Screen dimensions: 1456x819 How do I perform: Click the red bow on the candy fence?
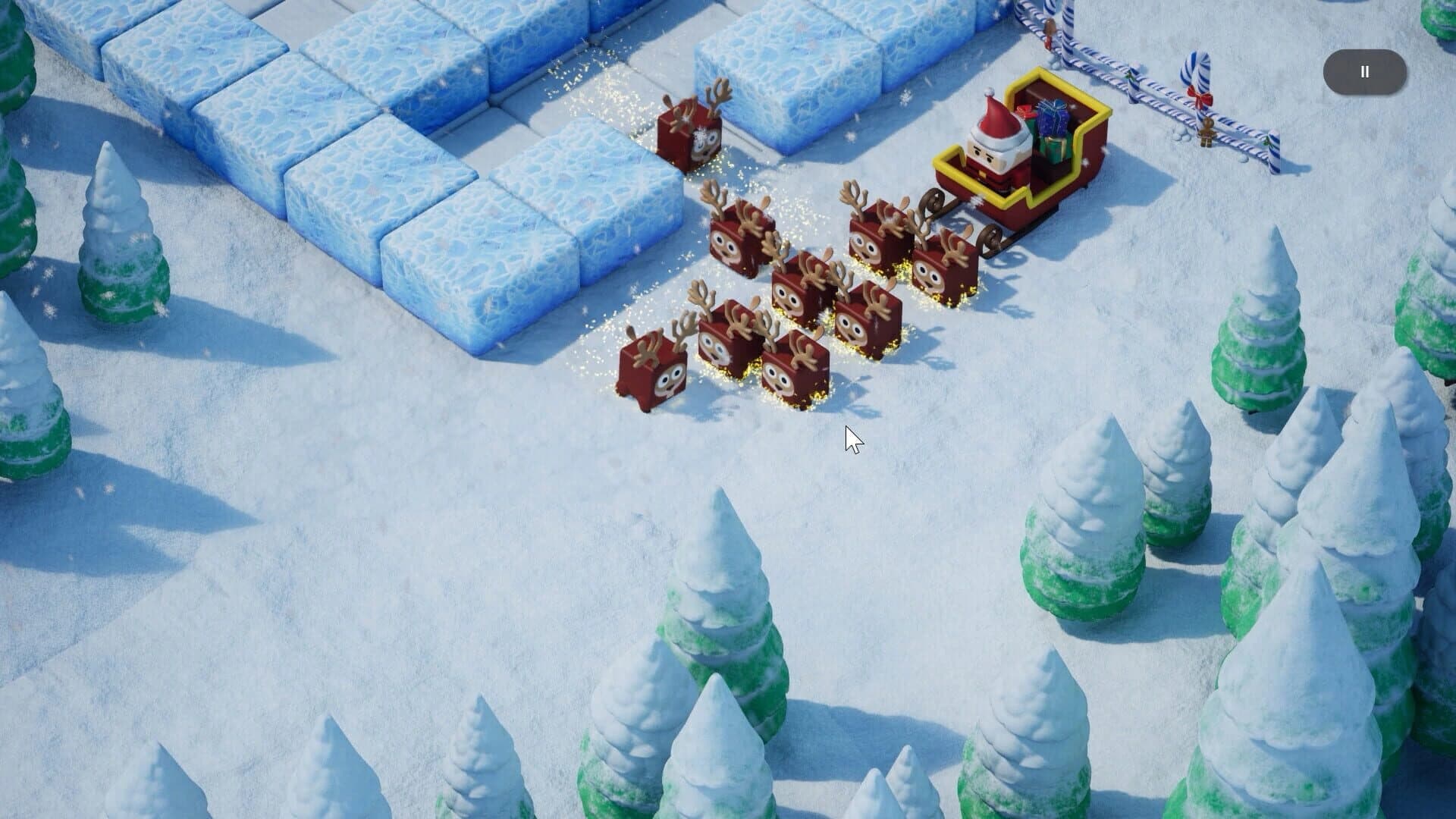pos(1200,97)
